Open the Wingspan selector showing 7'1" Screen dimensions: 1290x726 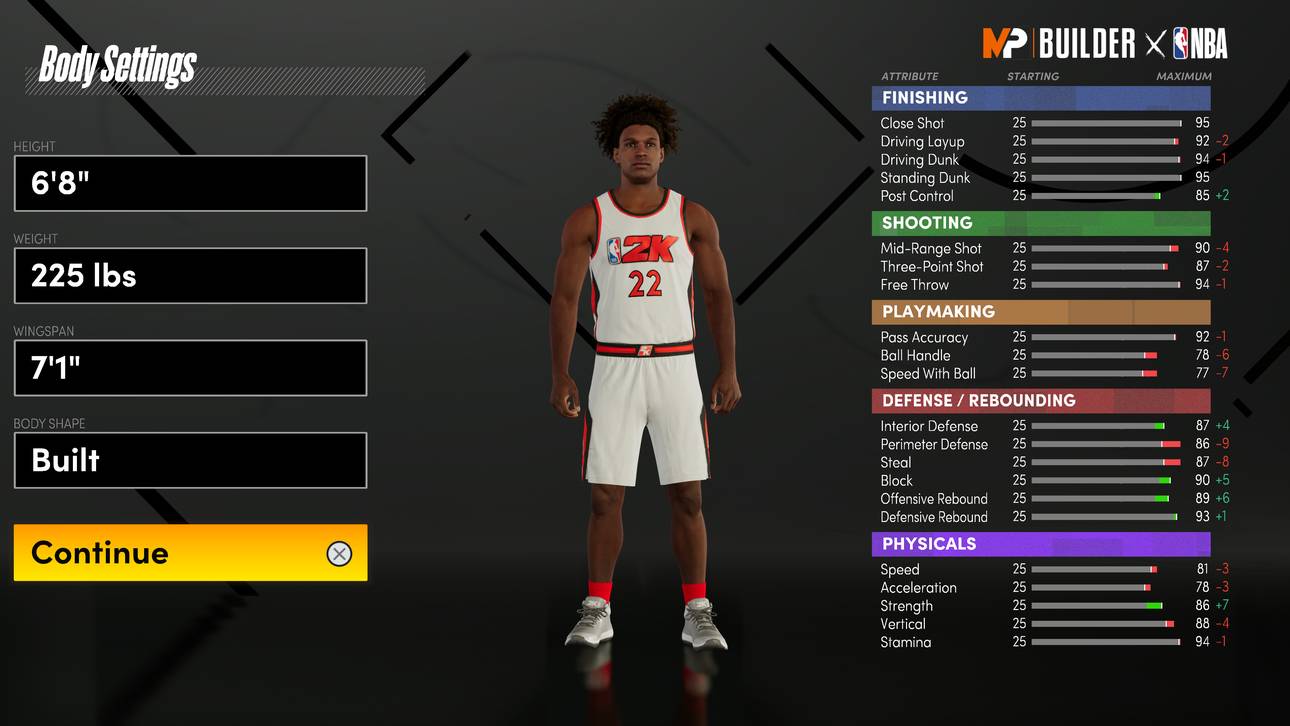[x=190, y=368]
